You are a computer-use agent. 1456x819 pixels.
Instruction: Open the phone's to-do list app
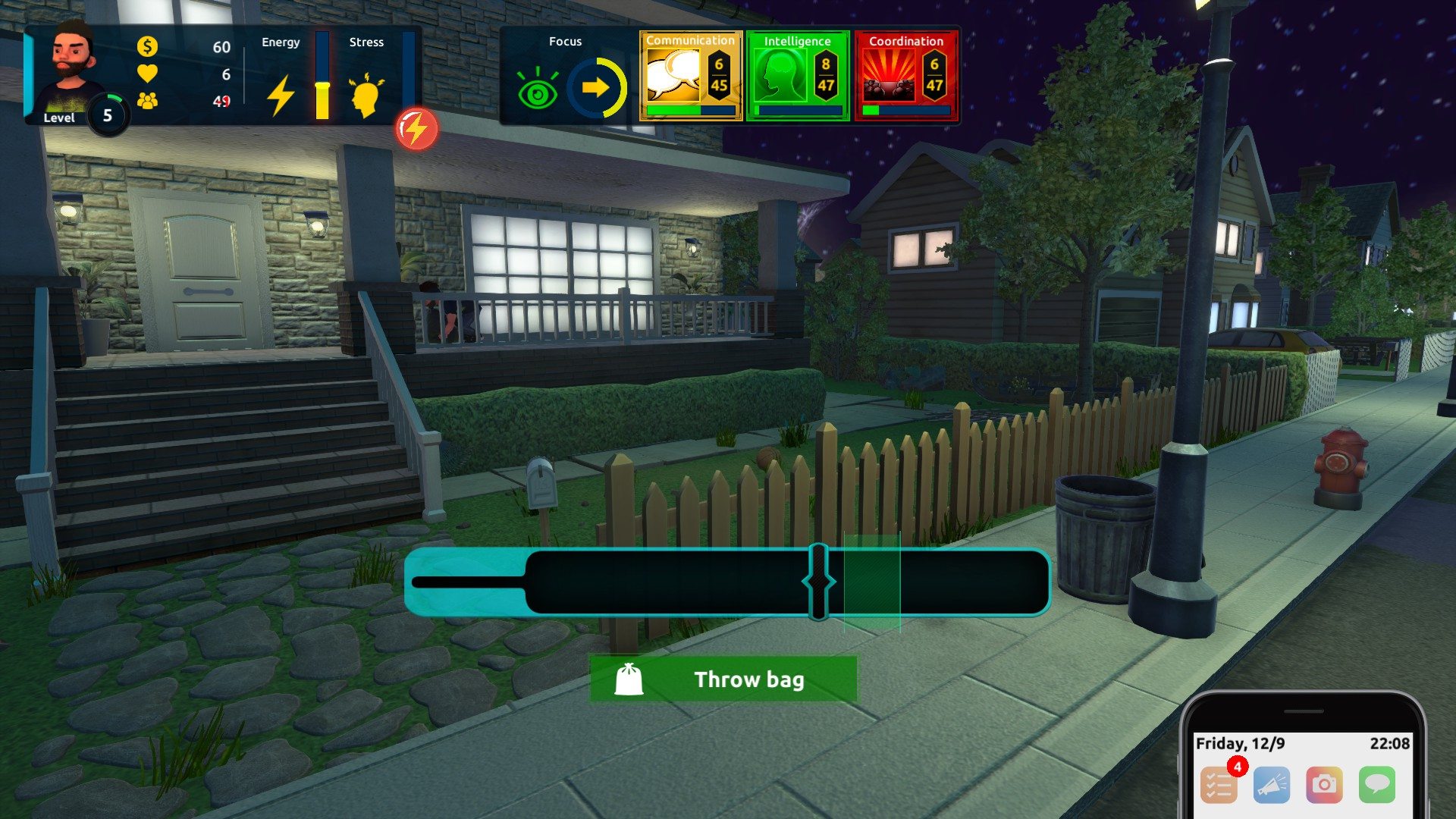[x=1219, y=784]
